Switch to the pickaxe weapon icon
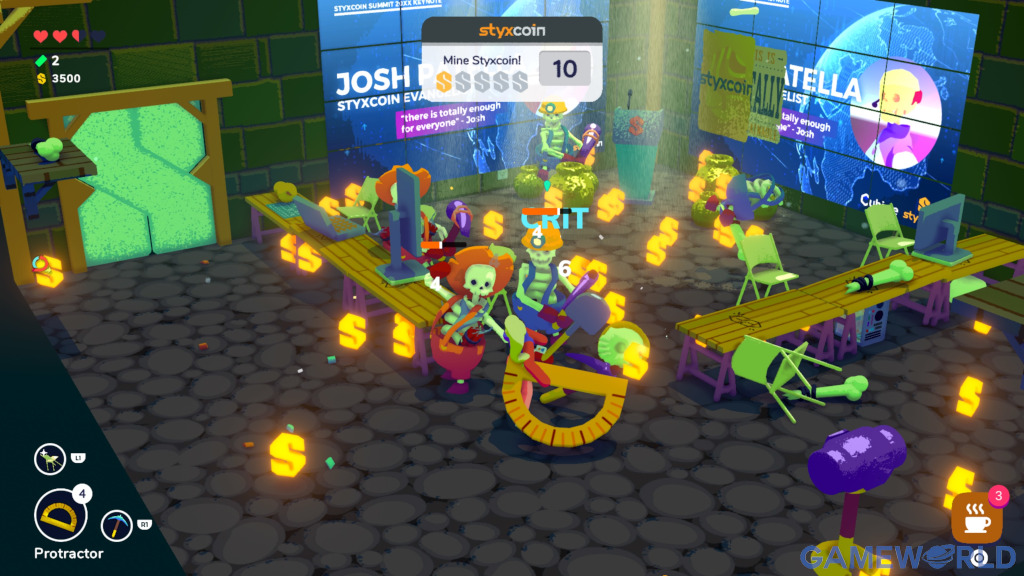This screenshot has width=1024, height=576. coord(117,525)
